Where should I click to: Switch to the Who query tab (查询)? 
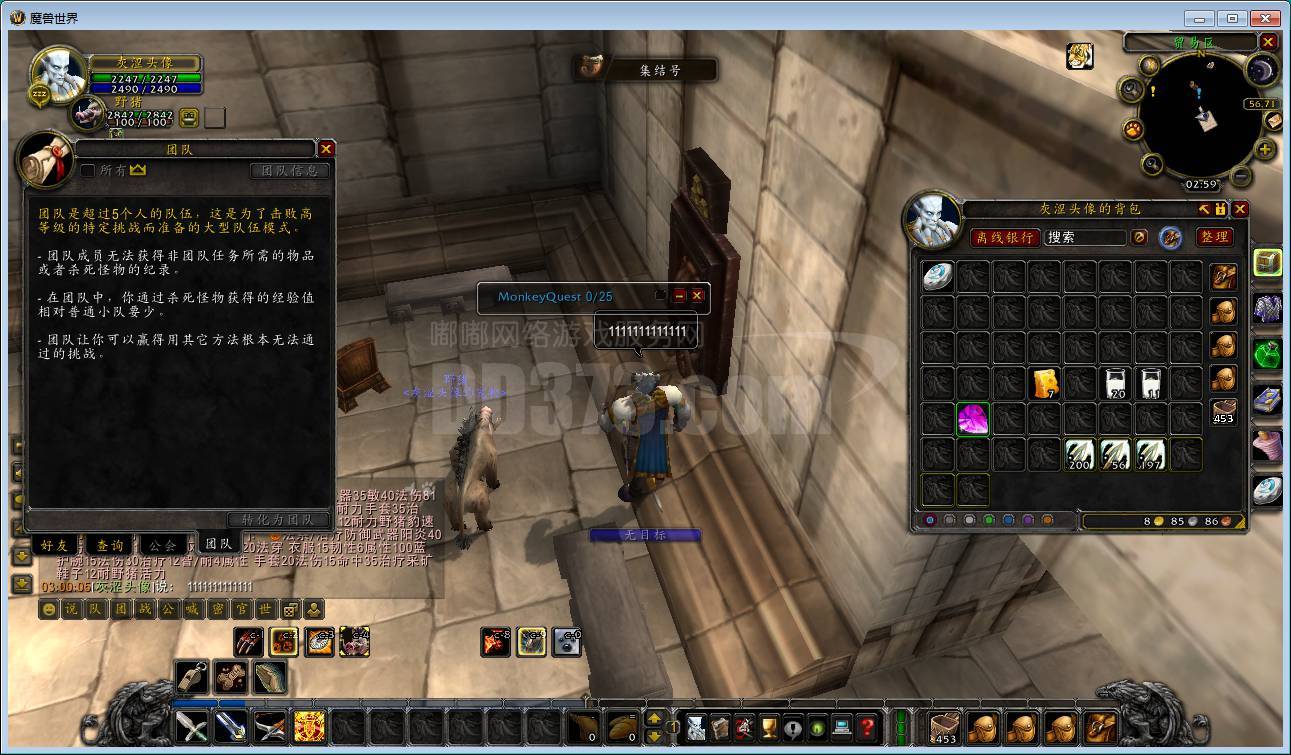[x=109, y=545]
